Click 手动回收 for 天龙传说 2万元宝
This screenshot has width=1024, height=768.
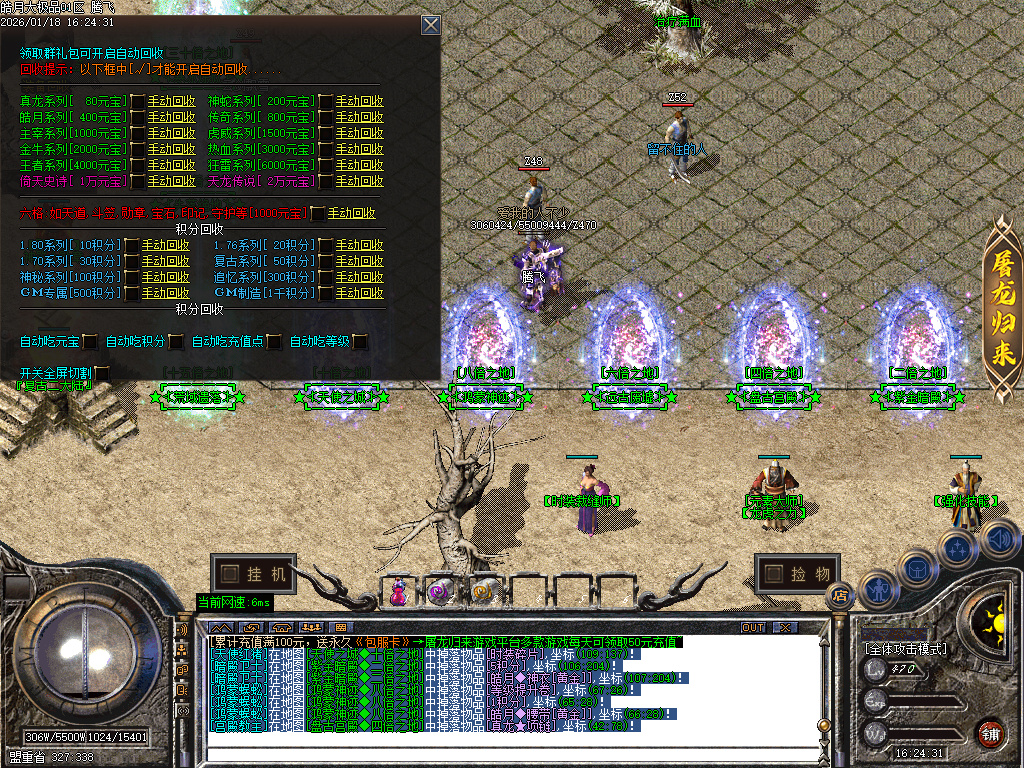point(359,181)
